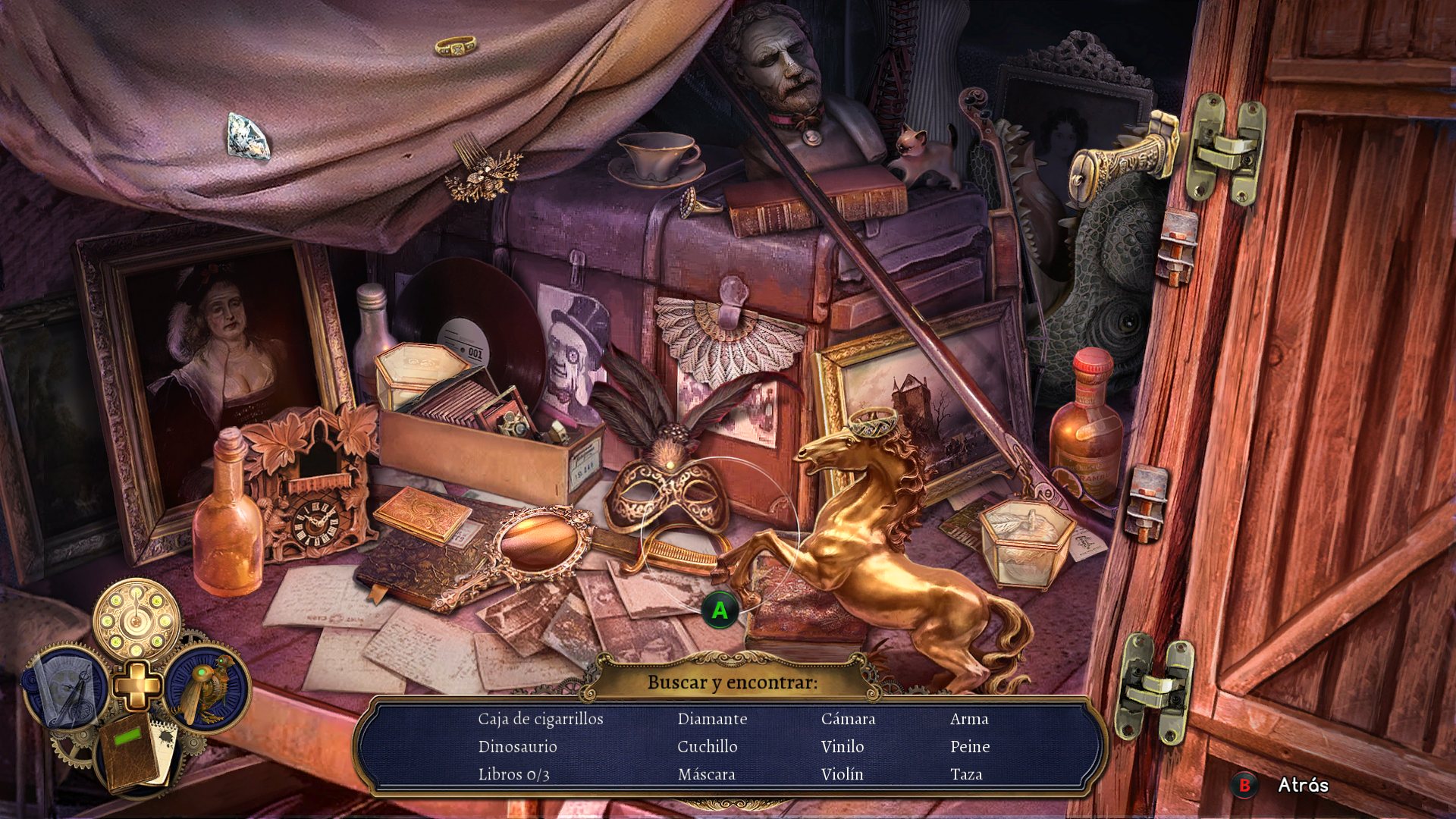The width and height of the screenshot is (1456, 819).
Task: Click the golden dial with green lights
Action: [x=136, y=620]
